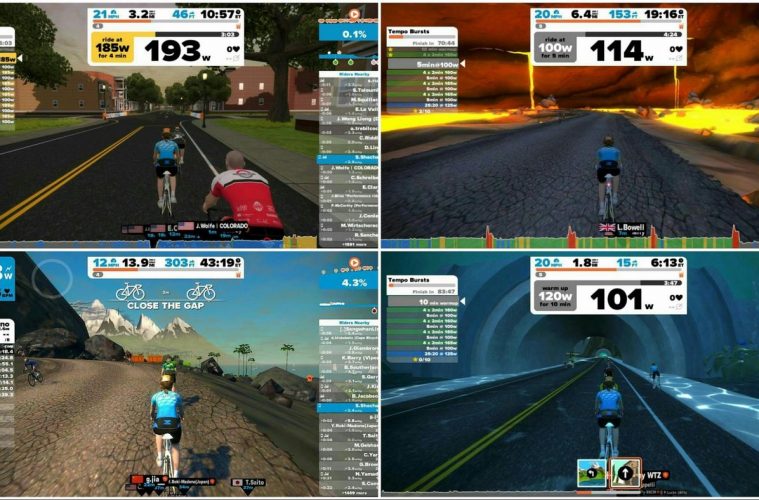Open the Tempo Bursts panel finishing in 70:44
The image size is (759, 500).
tap(421, 37)
